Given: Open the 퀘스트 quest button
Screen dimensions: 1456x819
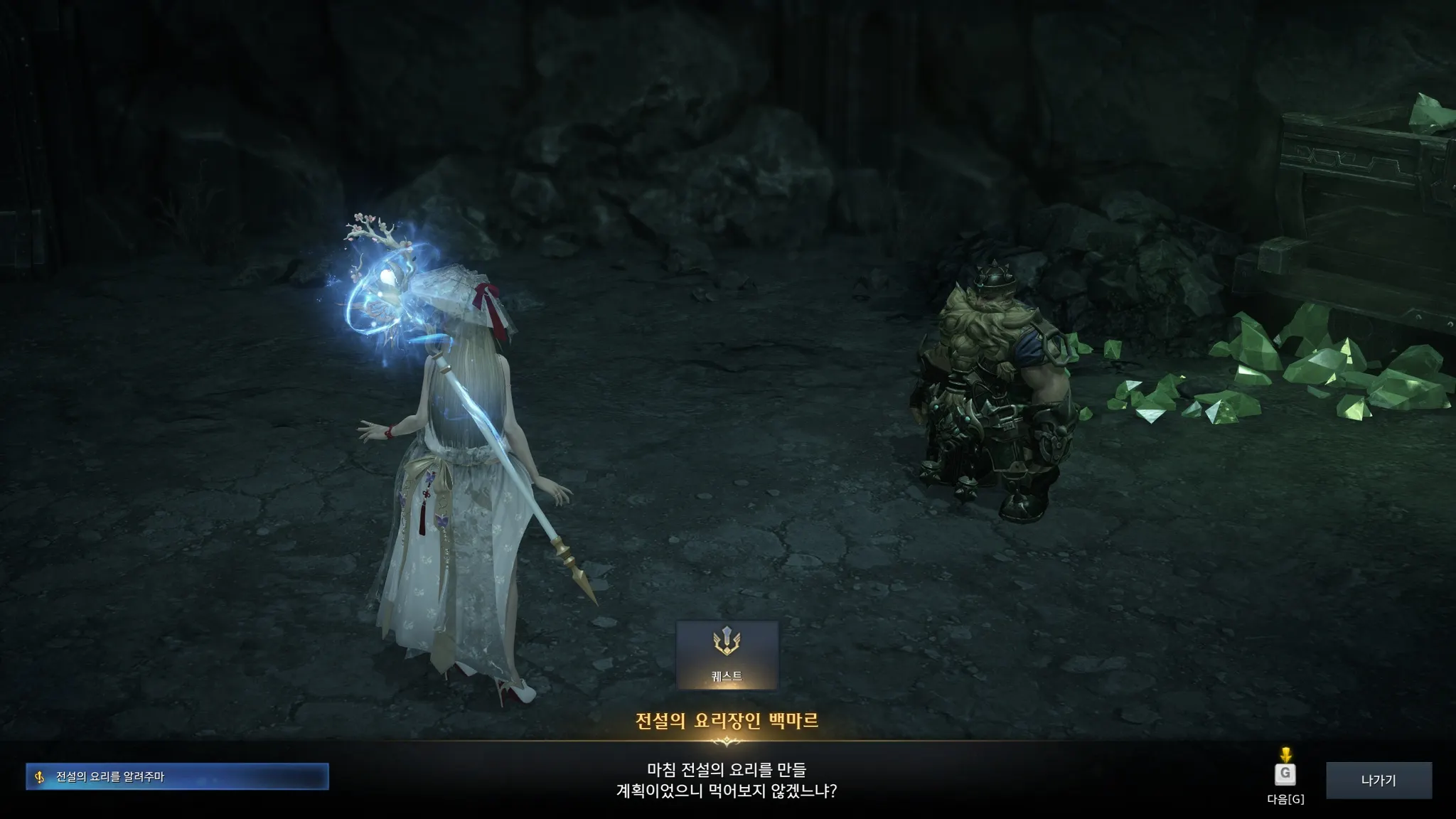Looking at the screenshot, I should [727, 655].
